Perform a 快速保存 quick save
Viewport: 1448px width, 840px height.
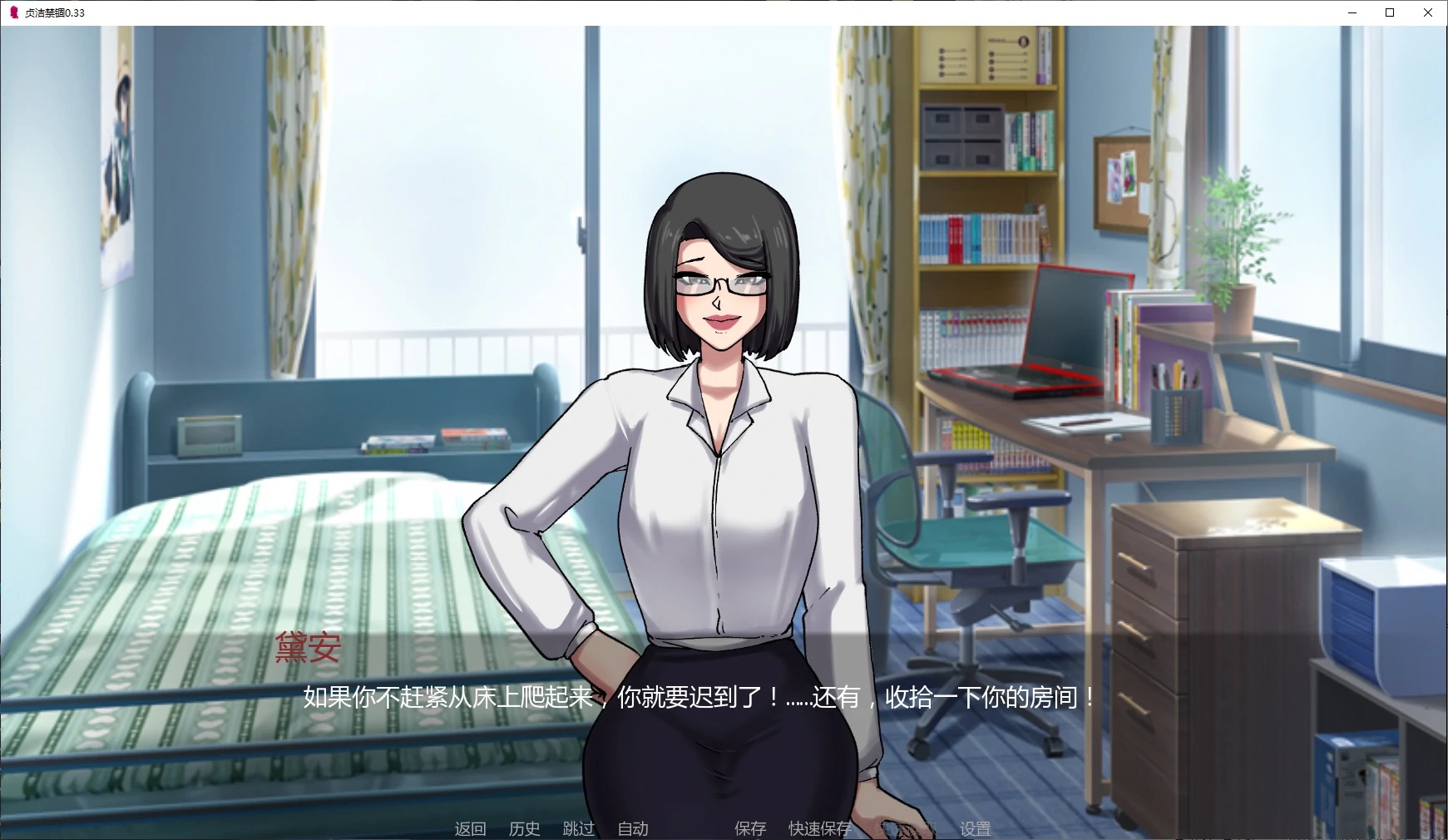[x=820, y=828]
